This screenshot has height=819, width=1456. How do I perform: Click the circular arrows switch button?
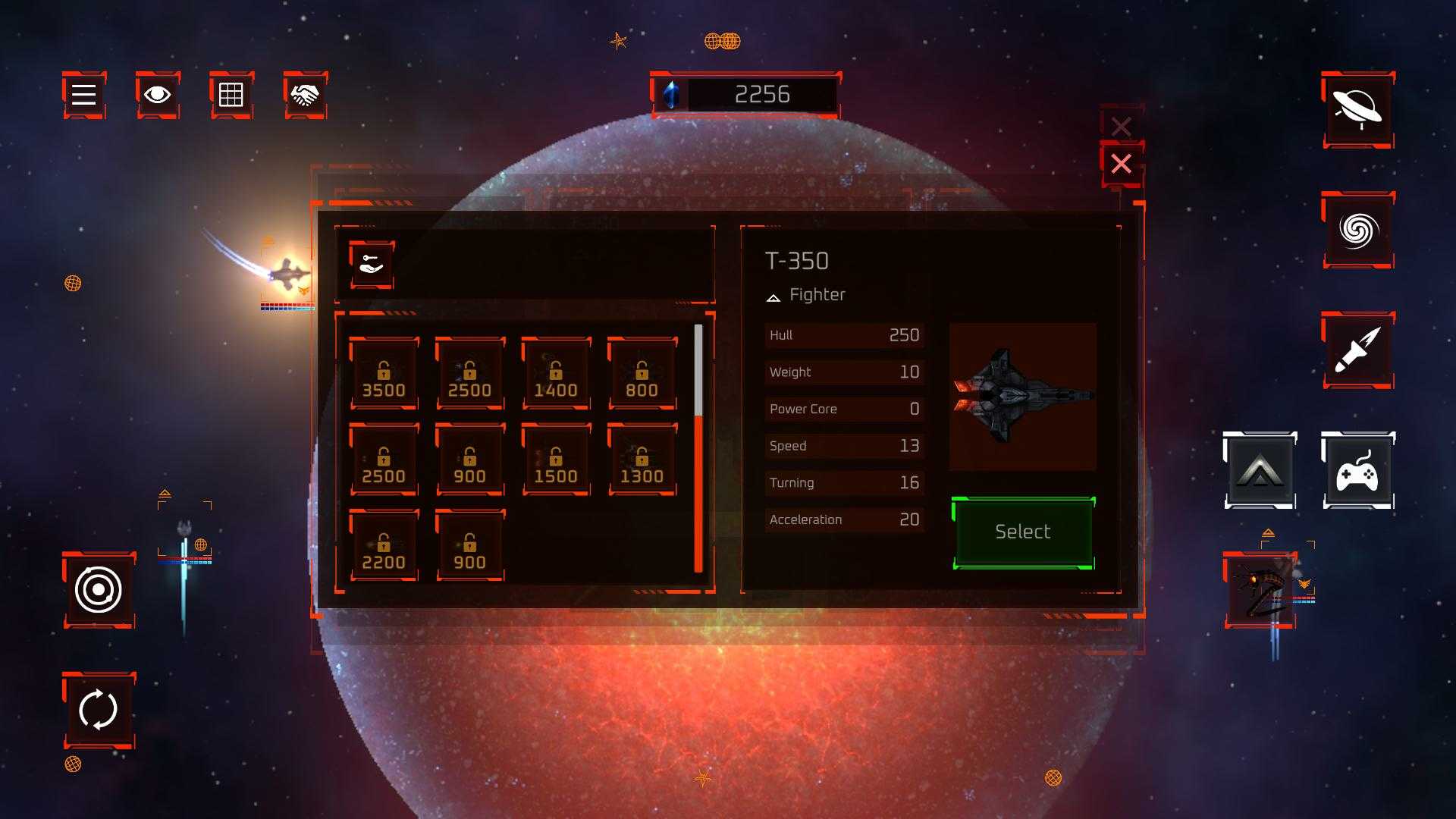pos(99,710)
